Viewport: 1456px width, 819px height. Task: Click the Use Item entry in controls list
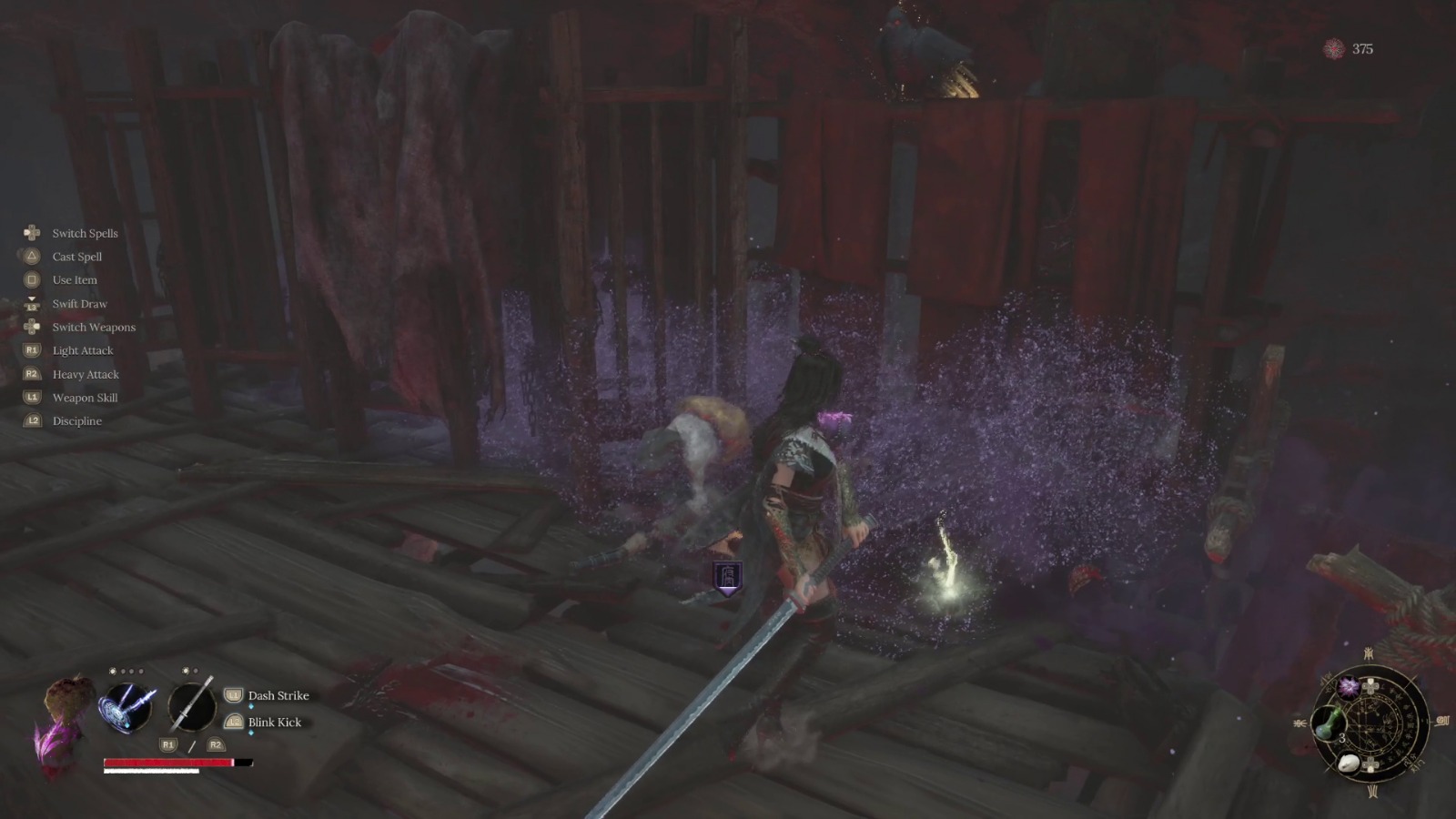[x=76, y=279]
